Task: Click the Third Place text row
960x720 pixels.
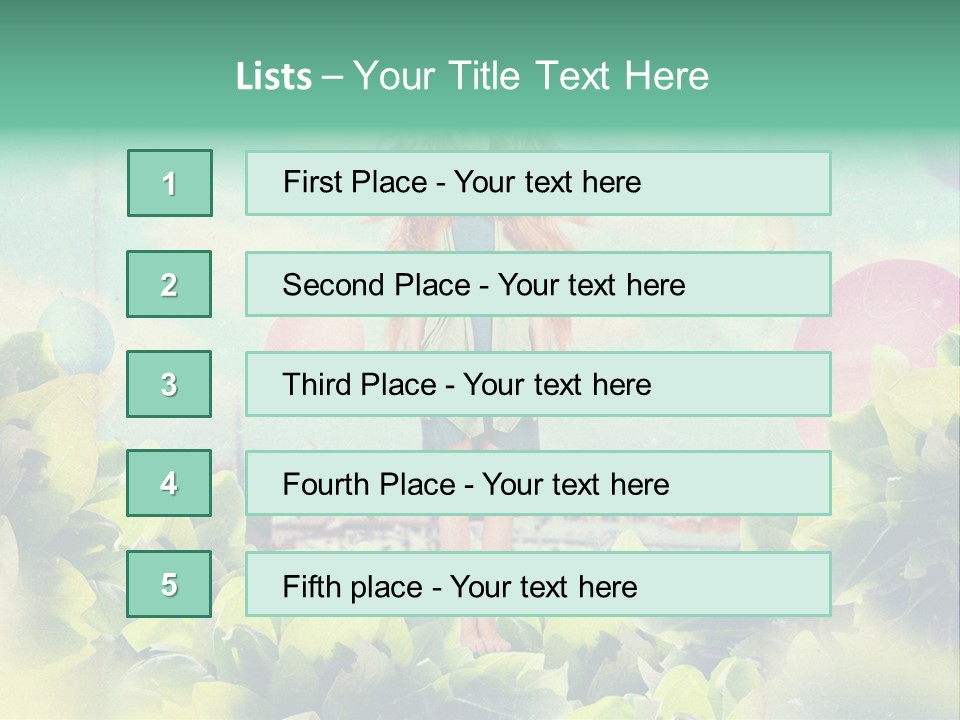Action: click(x=538, y=384)
